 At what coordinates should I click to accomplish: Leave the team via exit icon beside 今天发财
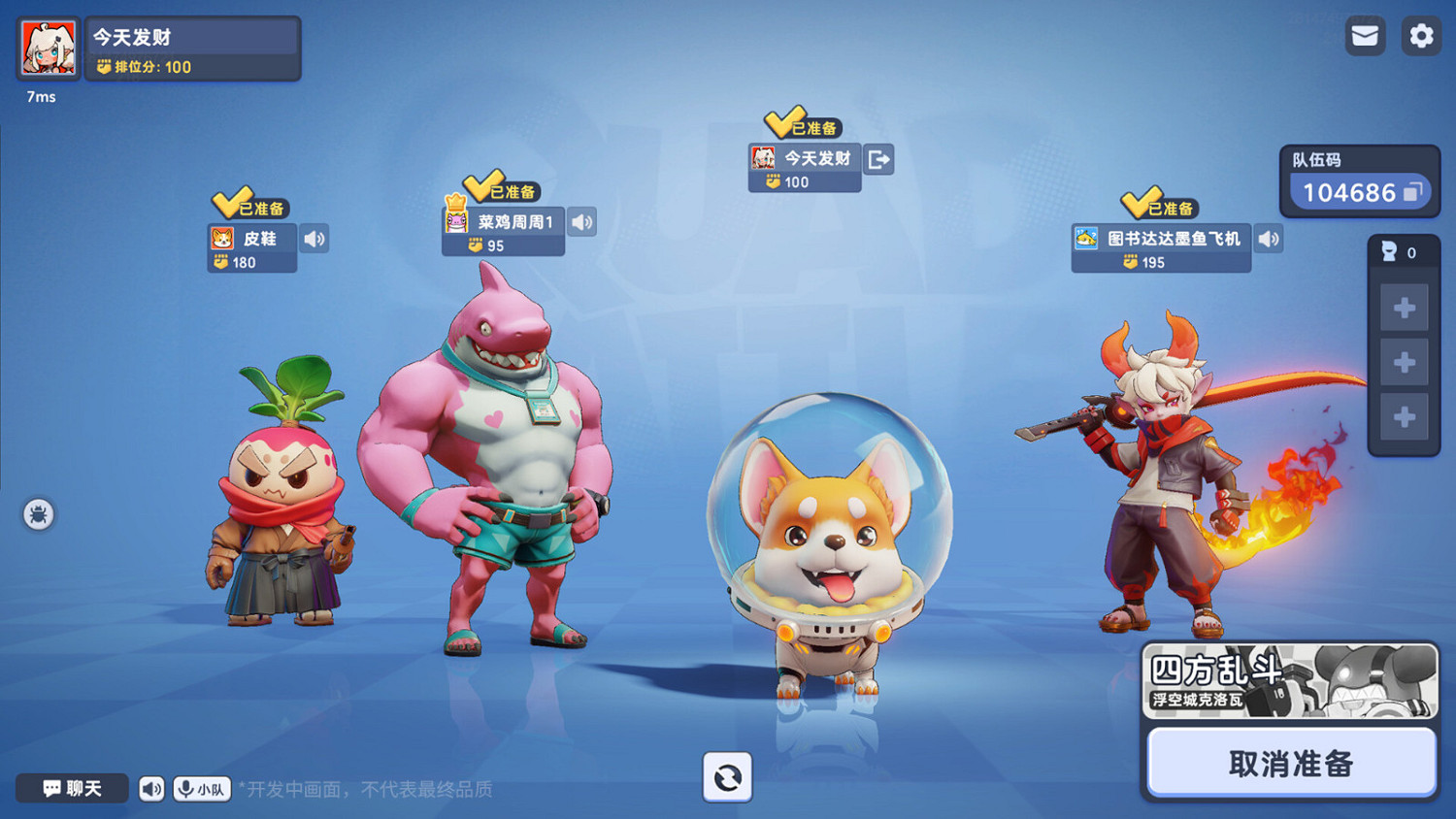(x=878, y=159)
